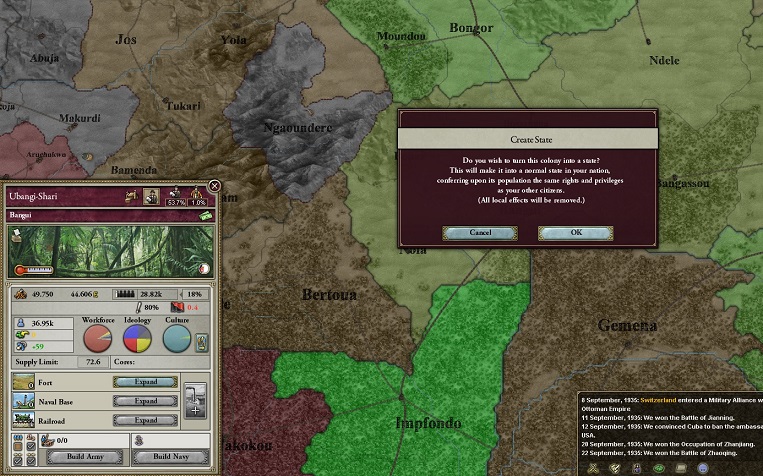Image resolution: width=763 pixels, height=476 pixels.
Task: Expand the Naval Base
Action: (145, 401)
